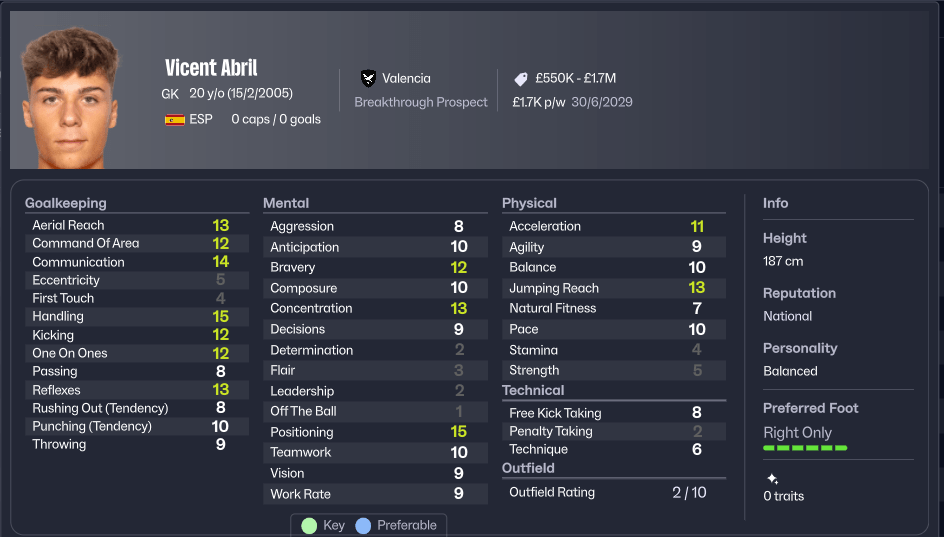
Task: Click the Concentration attribute row
Action: click(x=374, y=308)
